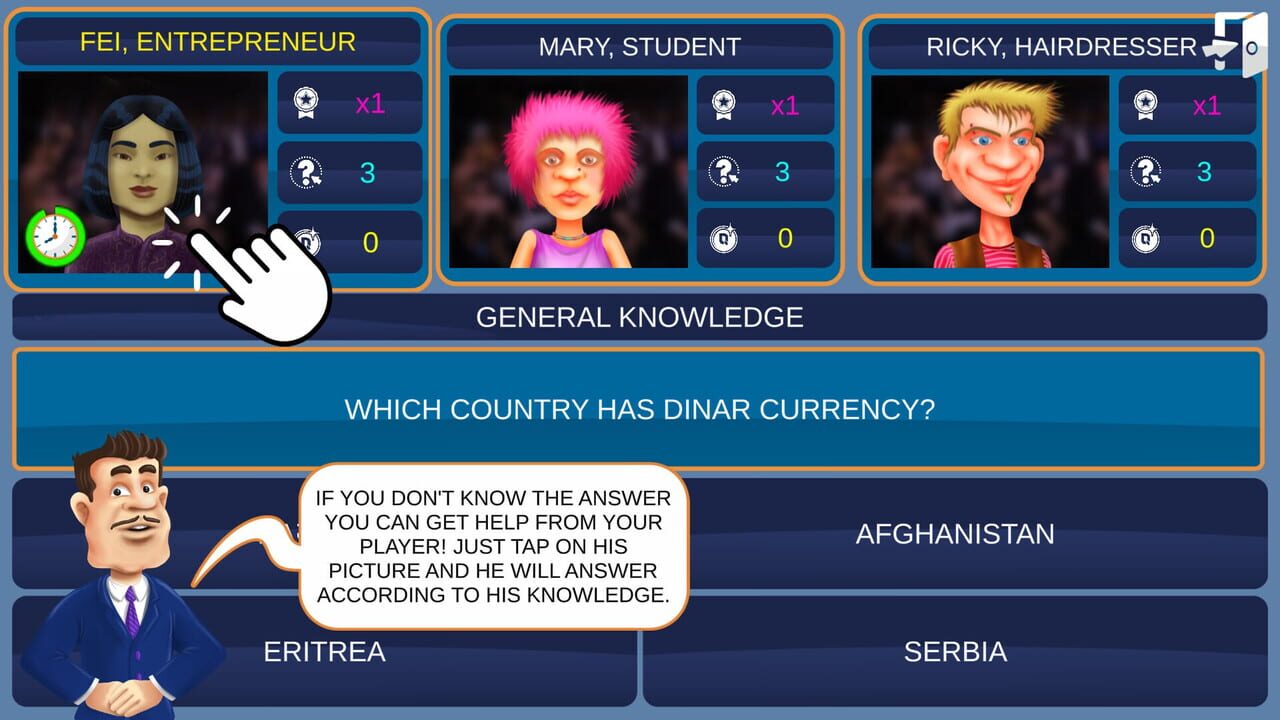This screenshot has width=1280, height=720.
Task: Click the dinar currency question panel
Action: coord(640,409)
